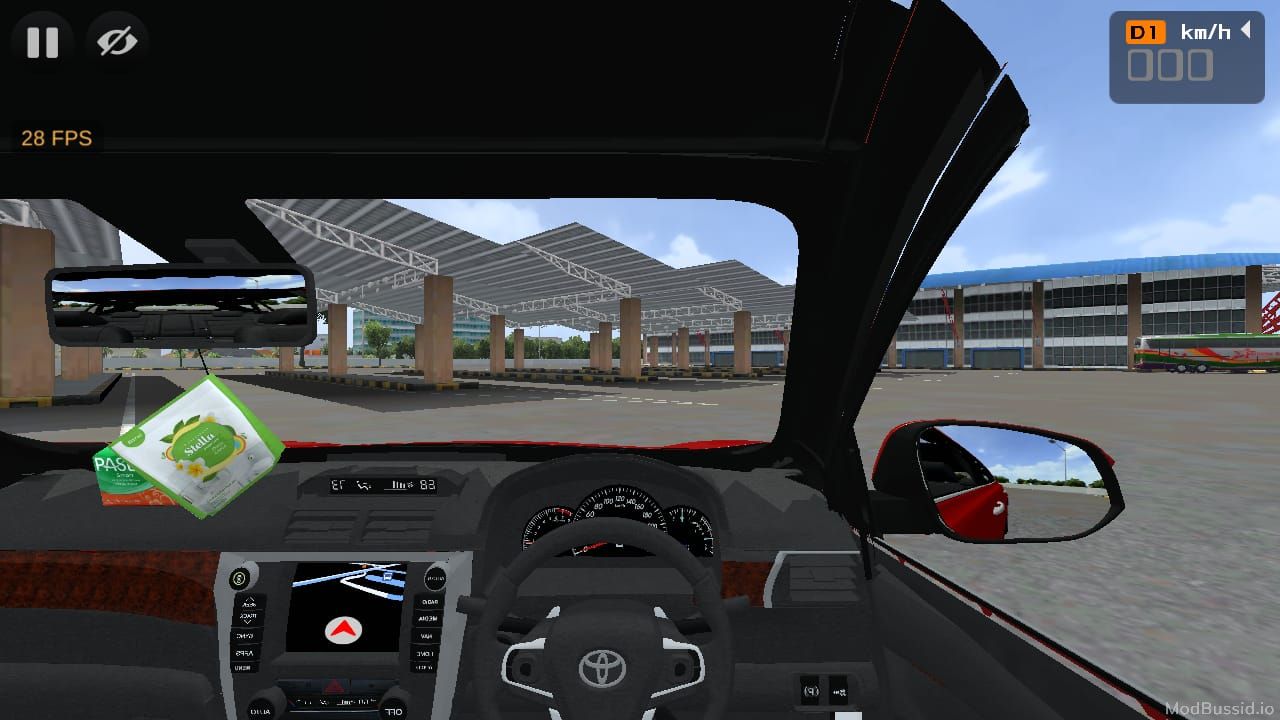Image resolution: width=1280 pixels, height=720 pixels.
Task: Toggle hazard lights via the triangle switch
Action: tap(334, 684)
